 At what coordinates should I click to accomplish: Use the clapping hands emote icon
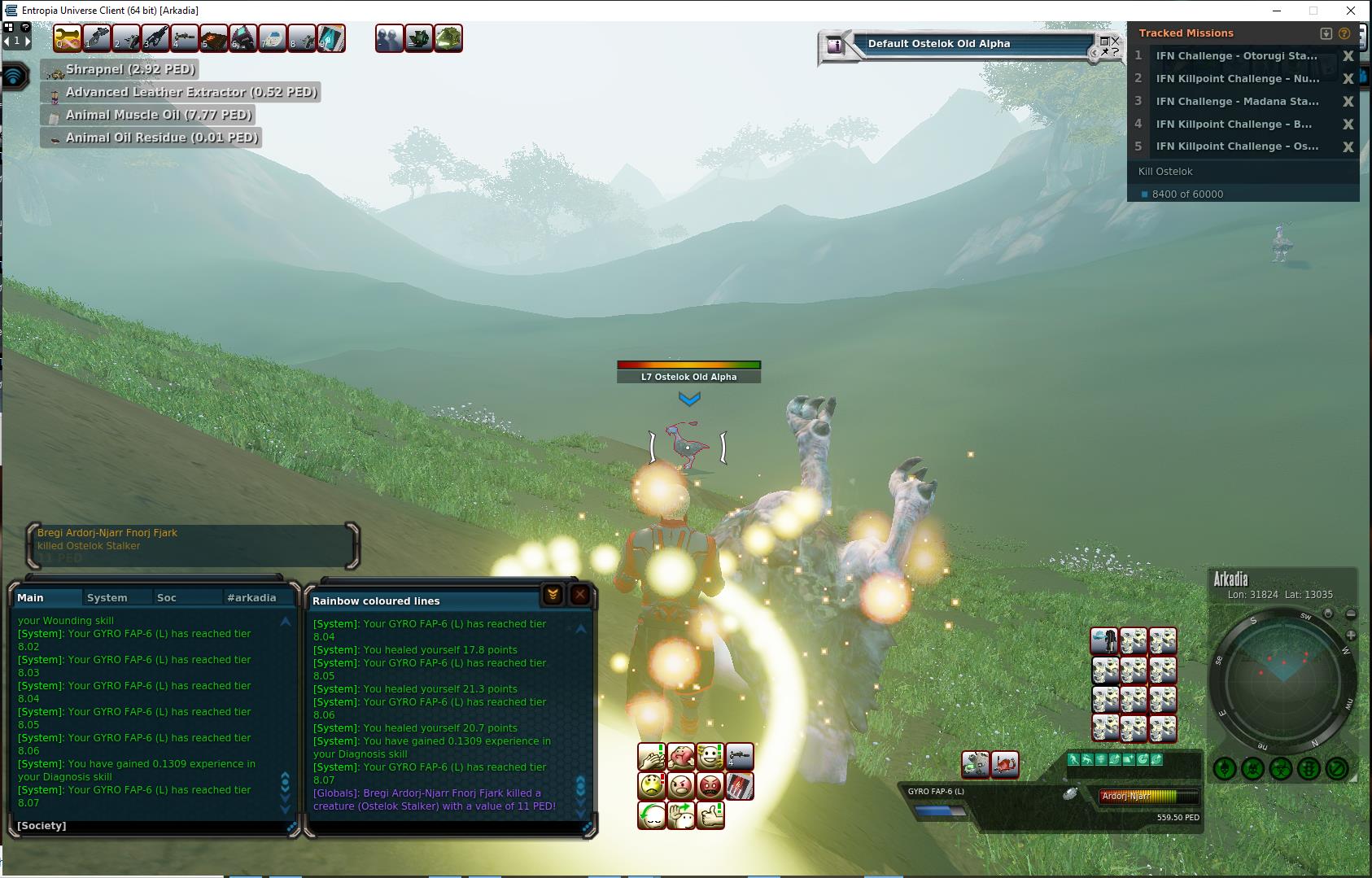652,757
